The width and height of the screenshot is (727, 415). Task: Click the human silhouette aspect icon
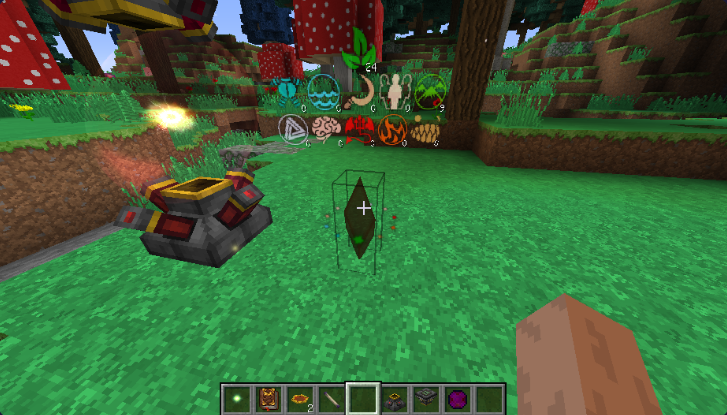coord(395,92)
